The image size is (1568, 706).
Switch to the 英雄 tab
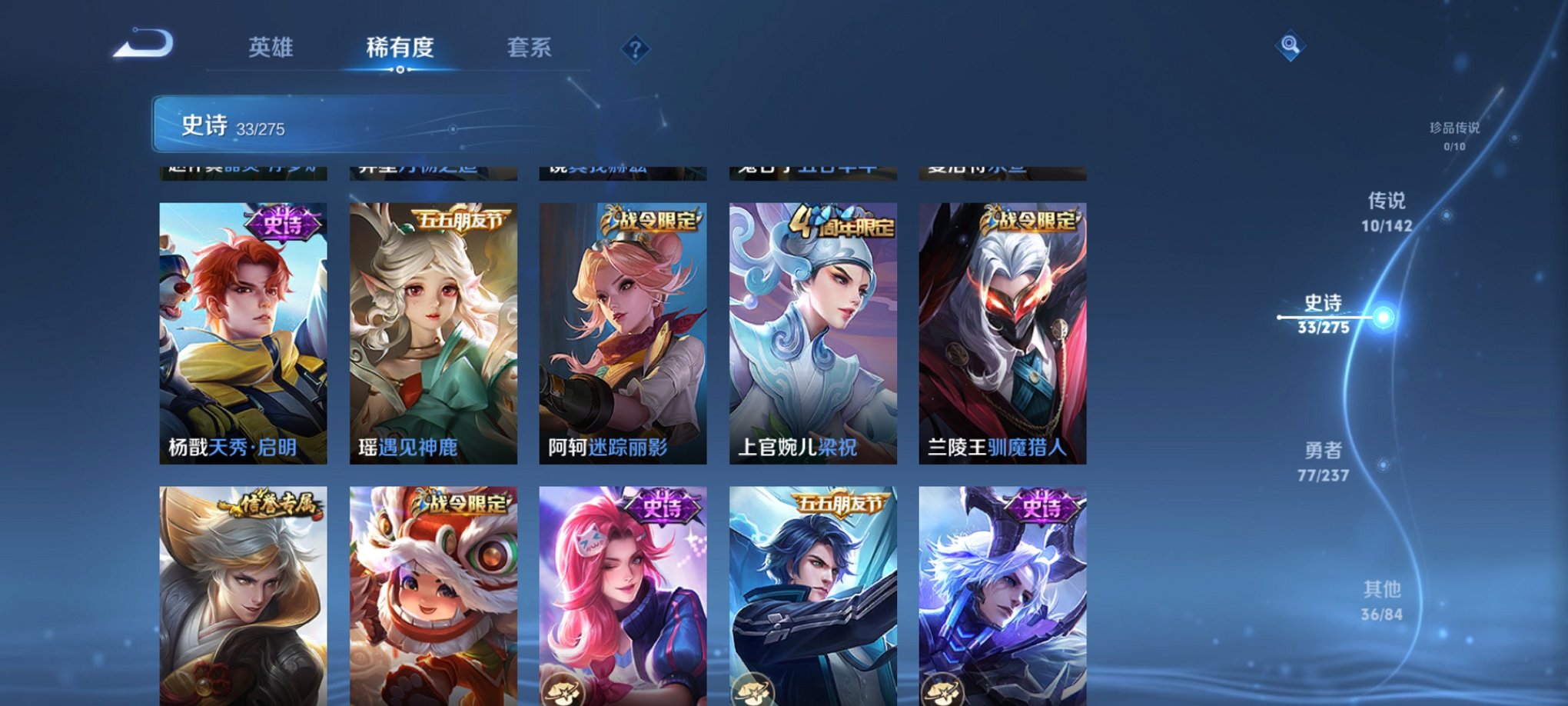pos(272,48)
